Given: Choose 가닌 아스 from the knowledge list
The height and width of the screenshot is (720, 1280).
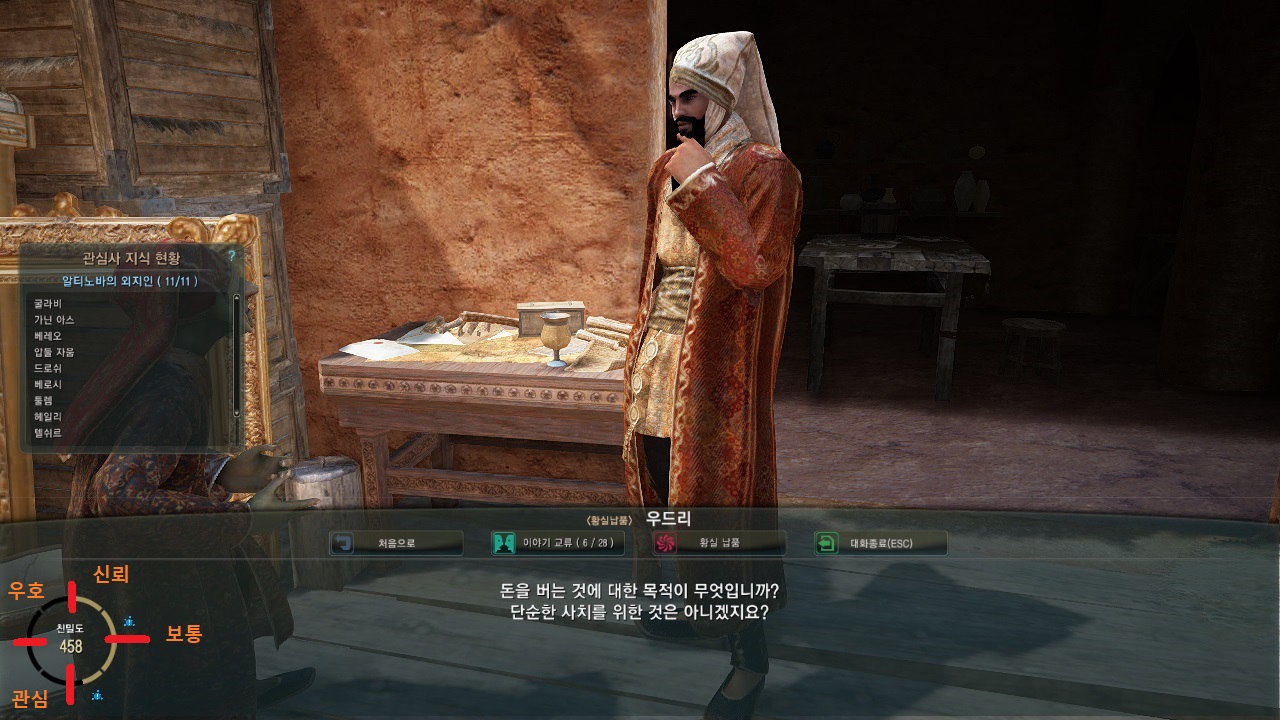Looking at the screenshot, I should [x=54, y=320].
